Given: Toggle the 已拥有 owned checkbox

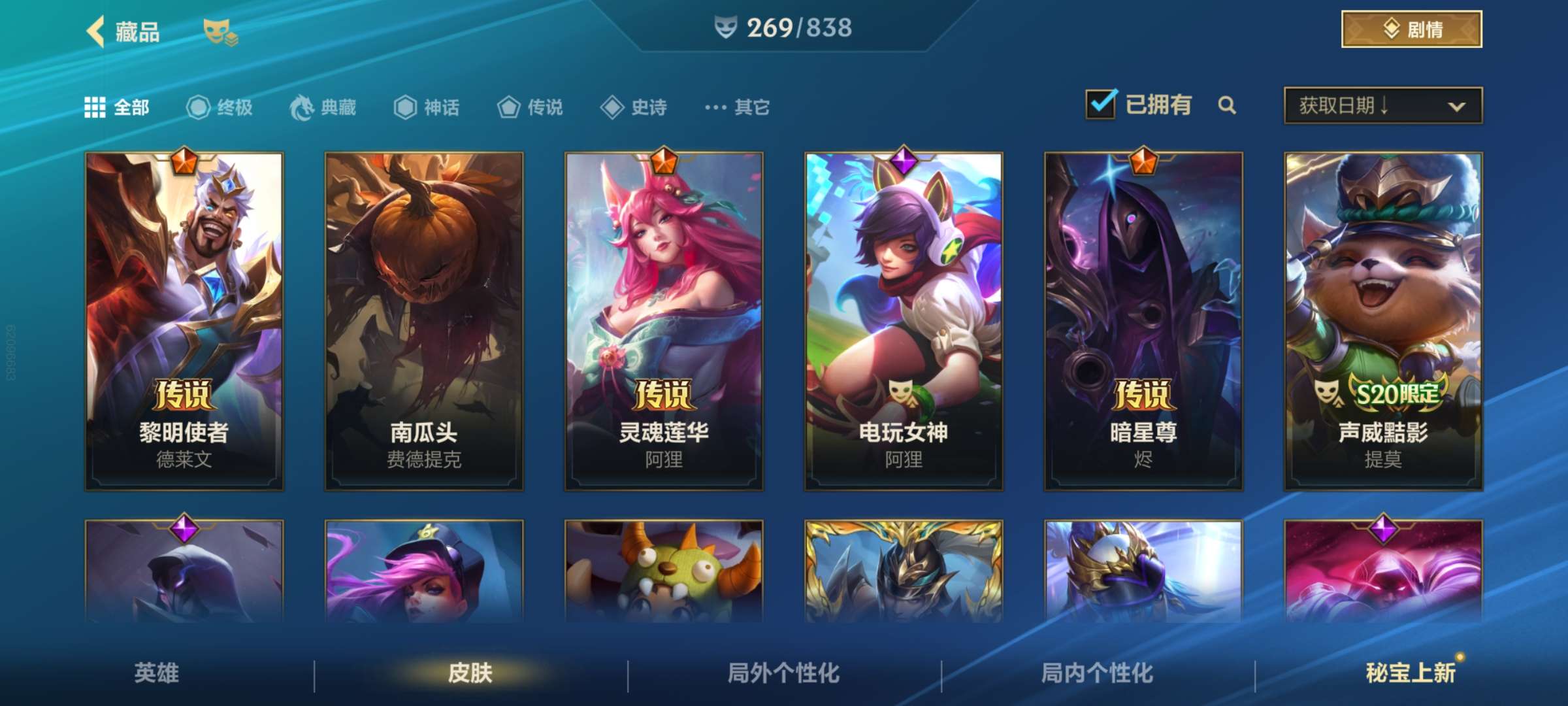Looking at the screenshot, I should point(1100,103).
